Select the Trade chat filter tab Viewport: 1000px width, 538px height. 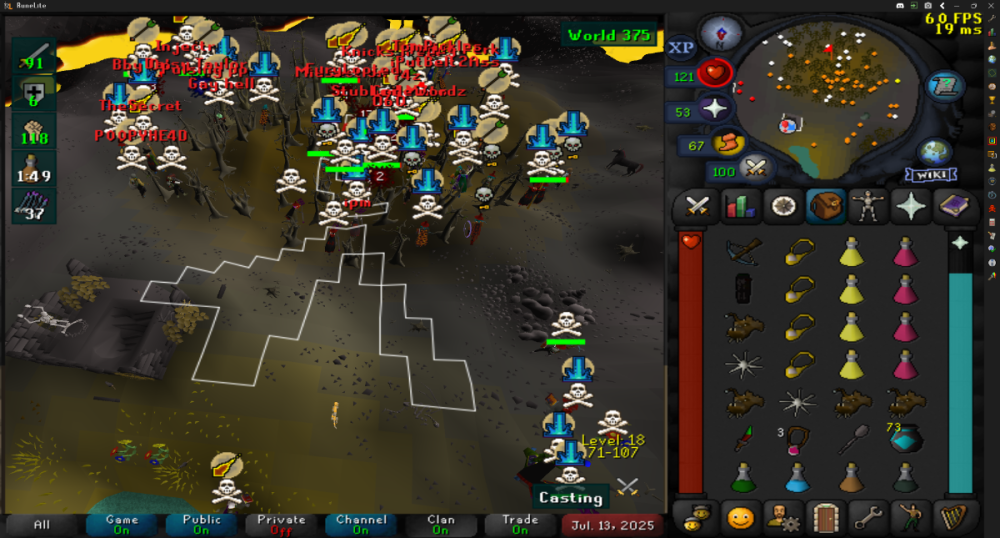pos(520,524)
